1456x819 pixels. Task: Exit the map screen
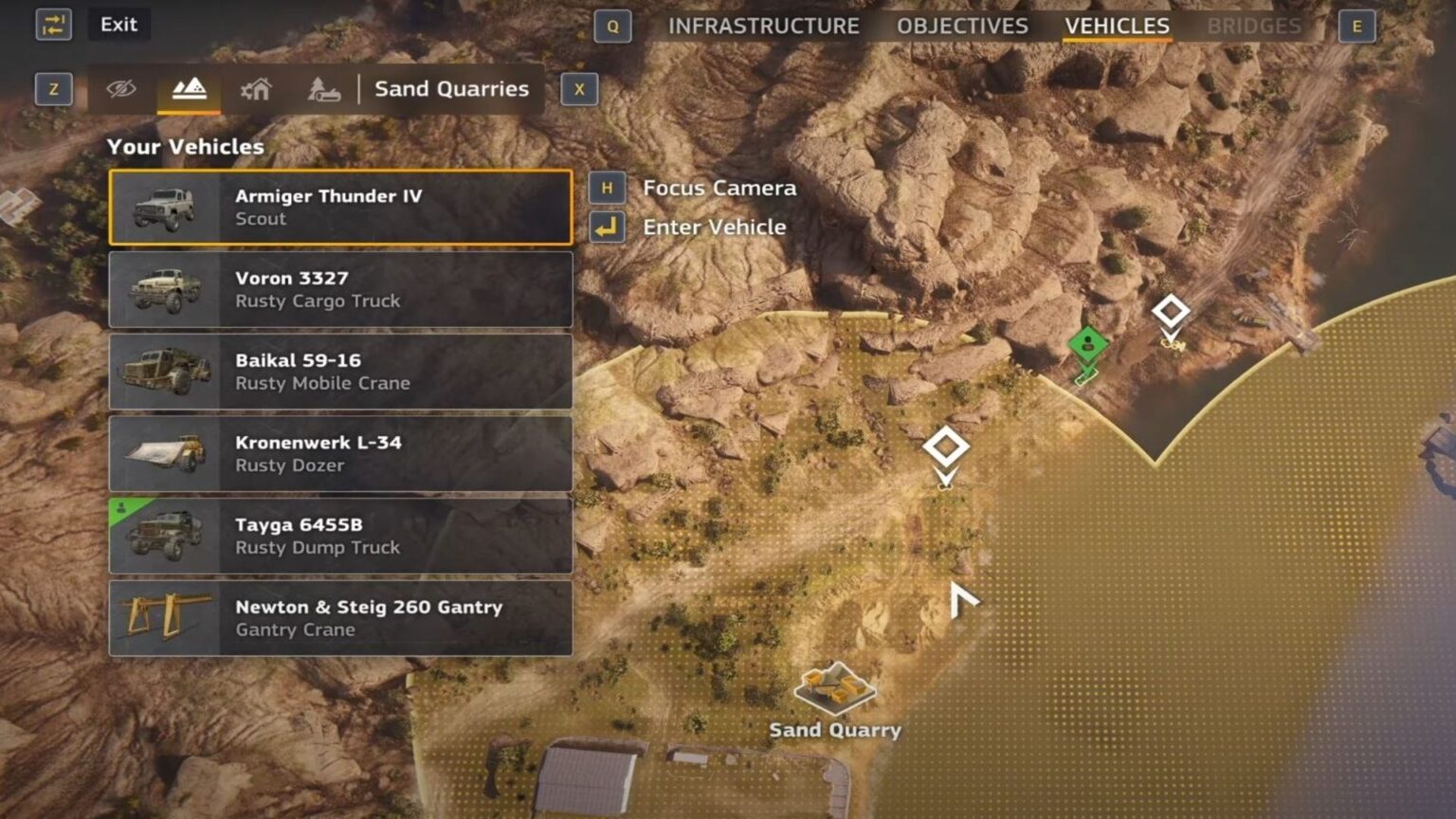(118, 25)
